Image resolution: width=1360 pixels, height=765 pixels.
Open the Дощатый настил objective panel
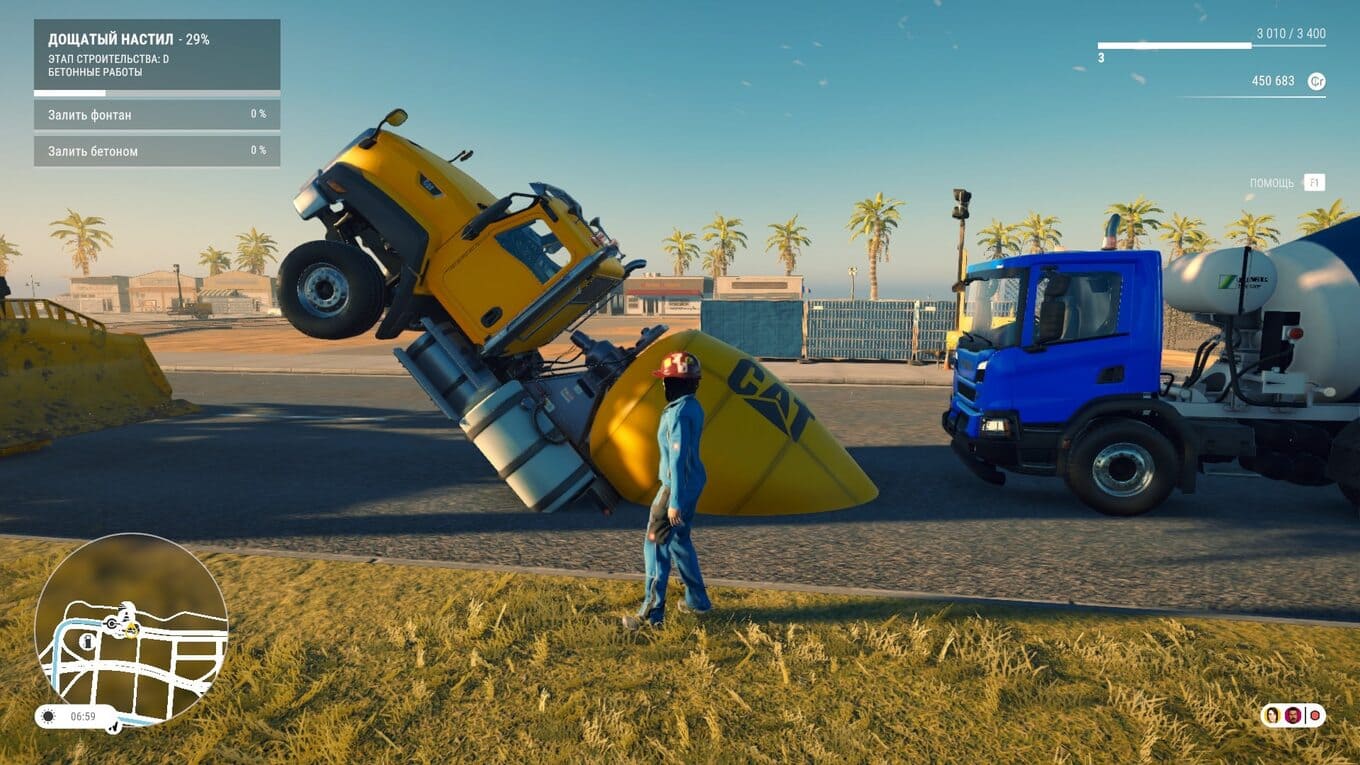[x=157, y=55]
